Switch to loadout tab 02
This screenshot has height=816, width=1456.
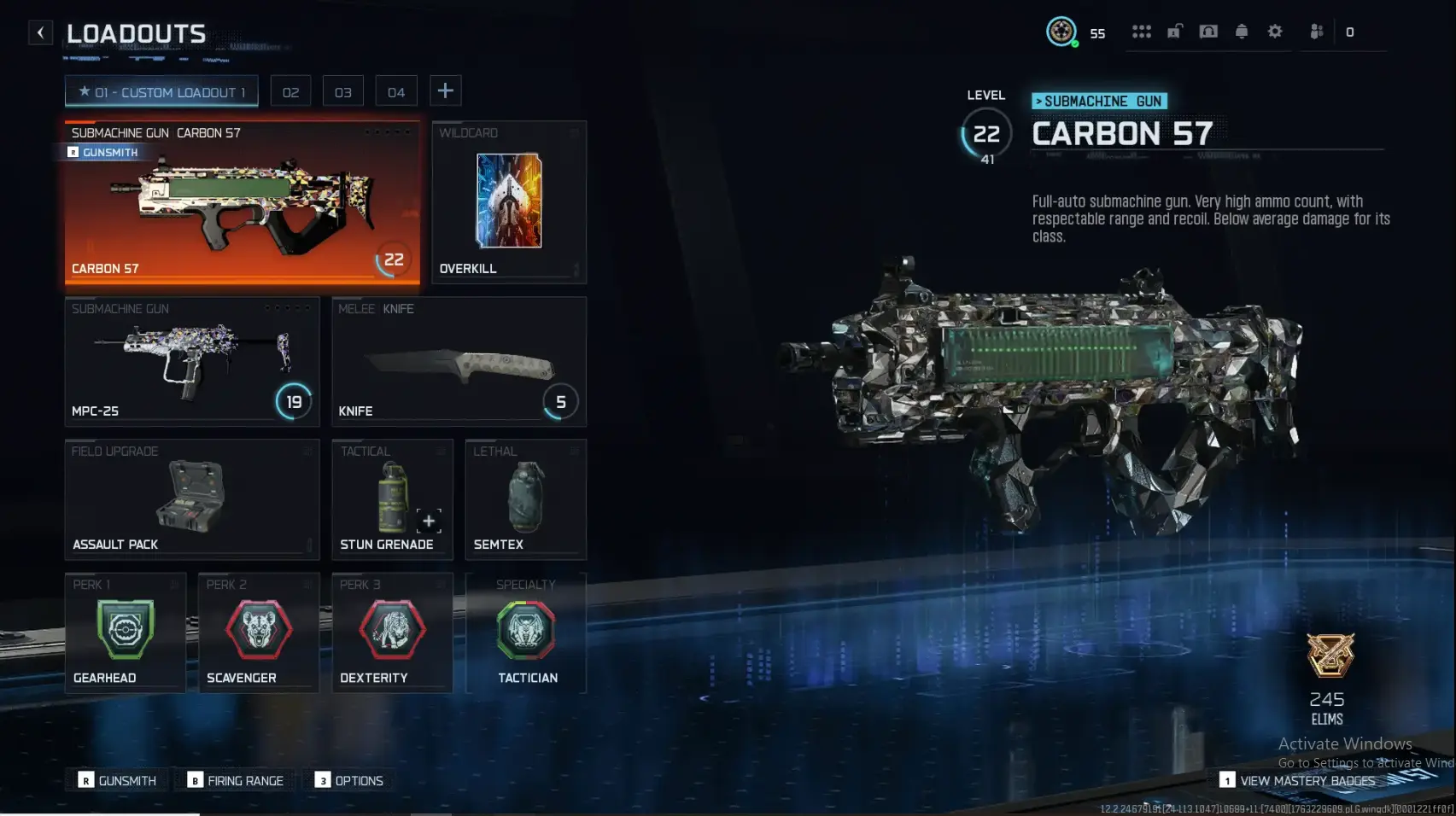(290, 90)
